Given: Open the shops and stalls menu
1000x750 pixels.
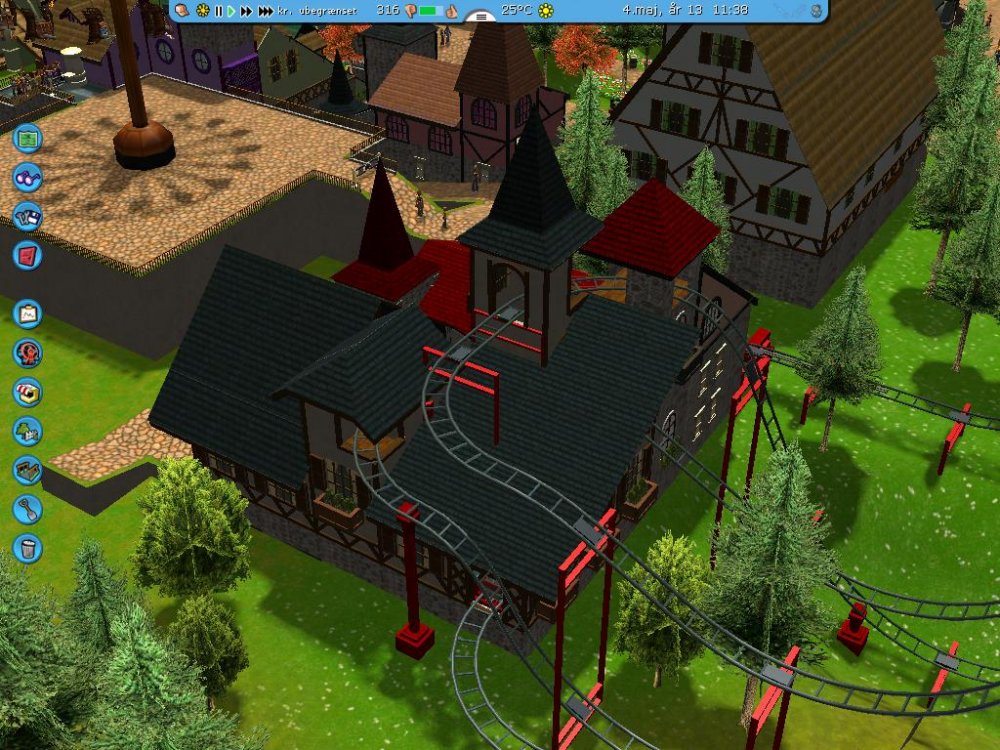Looking at the screenshot, I should point(28,392).
